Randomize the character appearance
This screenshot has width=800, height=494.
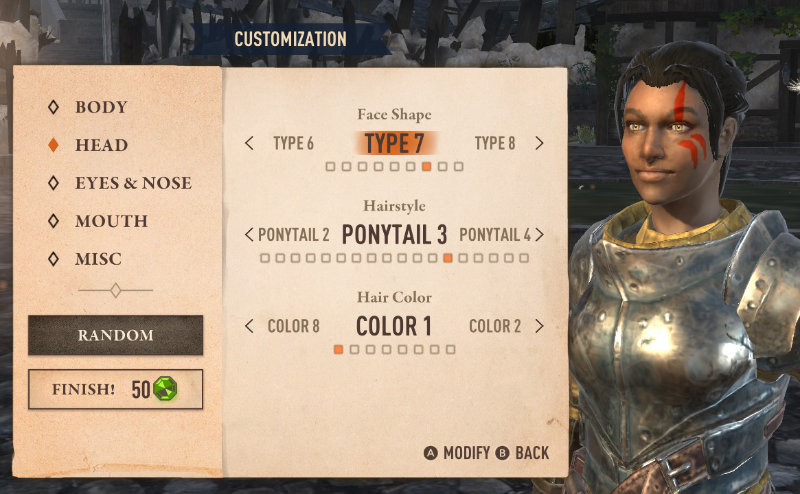point(115,335)
